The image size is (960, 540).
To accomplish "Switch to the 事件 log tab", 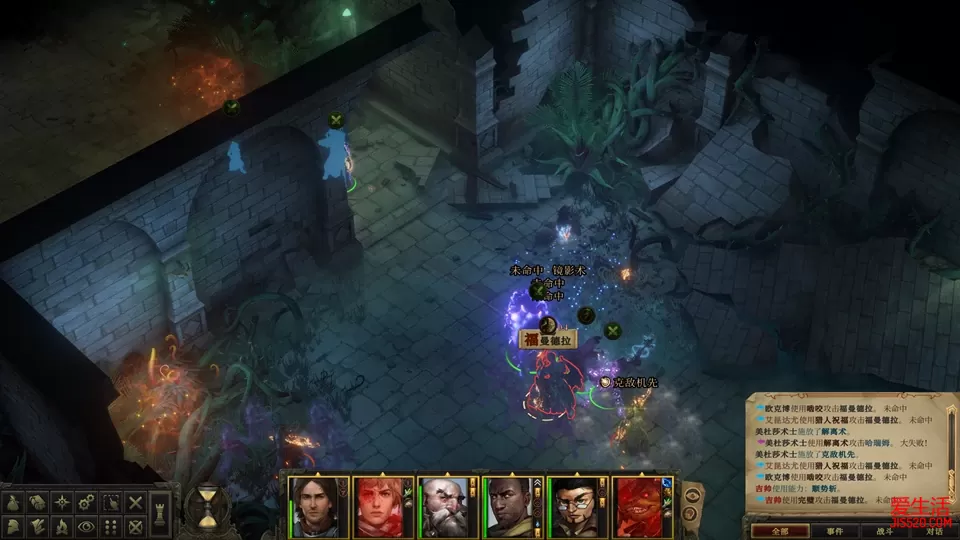I will point(835,531).
